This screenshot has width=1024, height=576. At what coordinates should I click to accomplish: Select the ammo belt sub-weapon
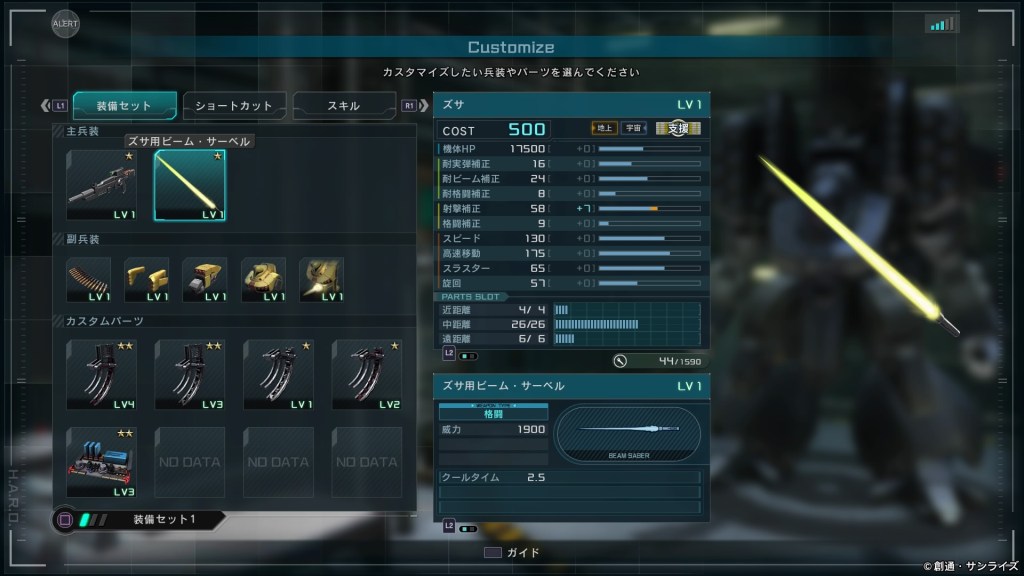pyautogui.click(x=89, y=279)
